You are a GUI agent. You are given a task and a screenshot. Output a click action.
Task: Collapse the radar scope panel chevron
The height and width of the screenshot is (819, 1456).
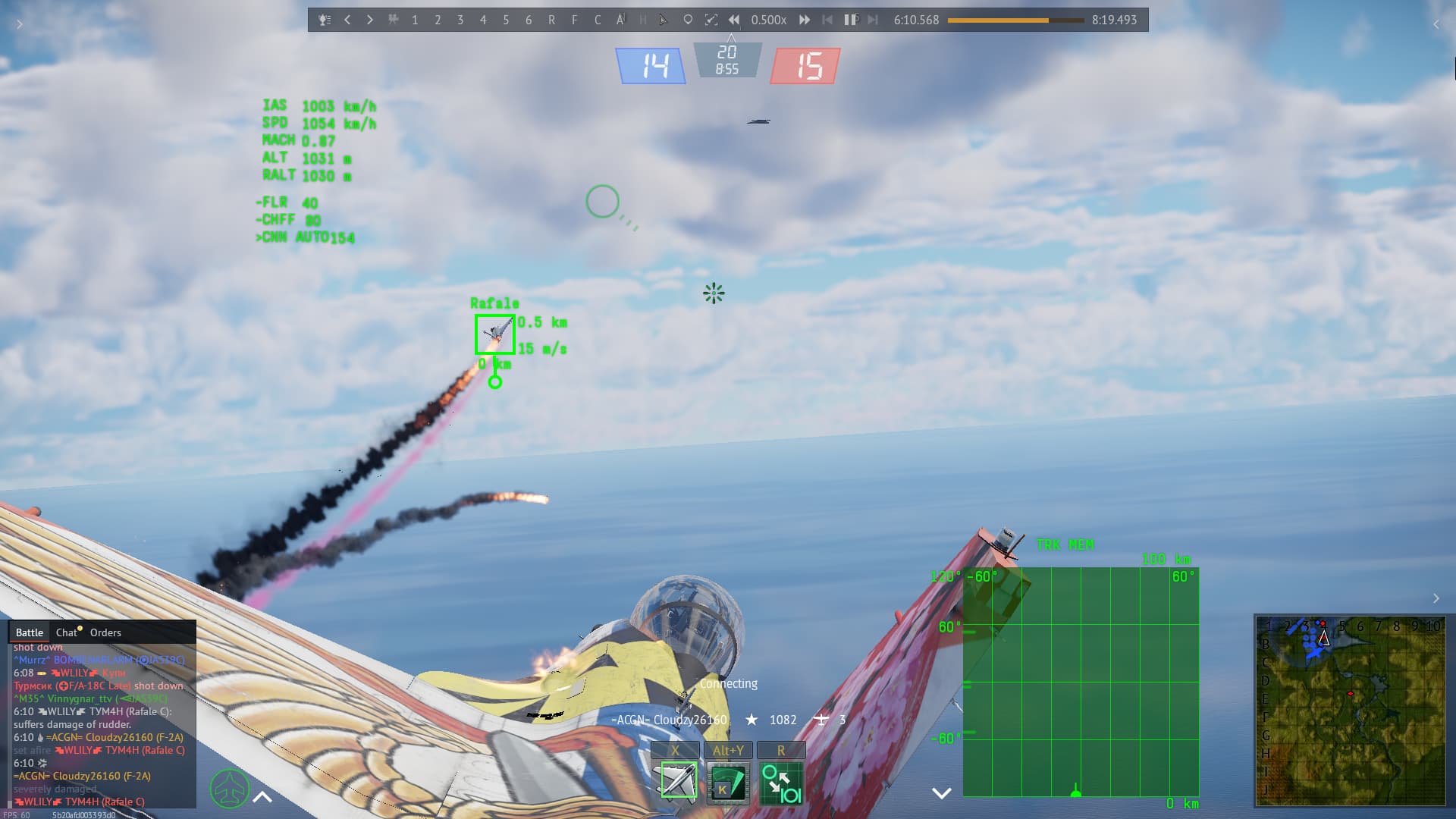pyautogui.click(x=942, y=793)
